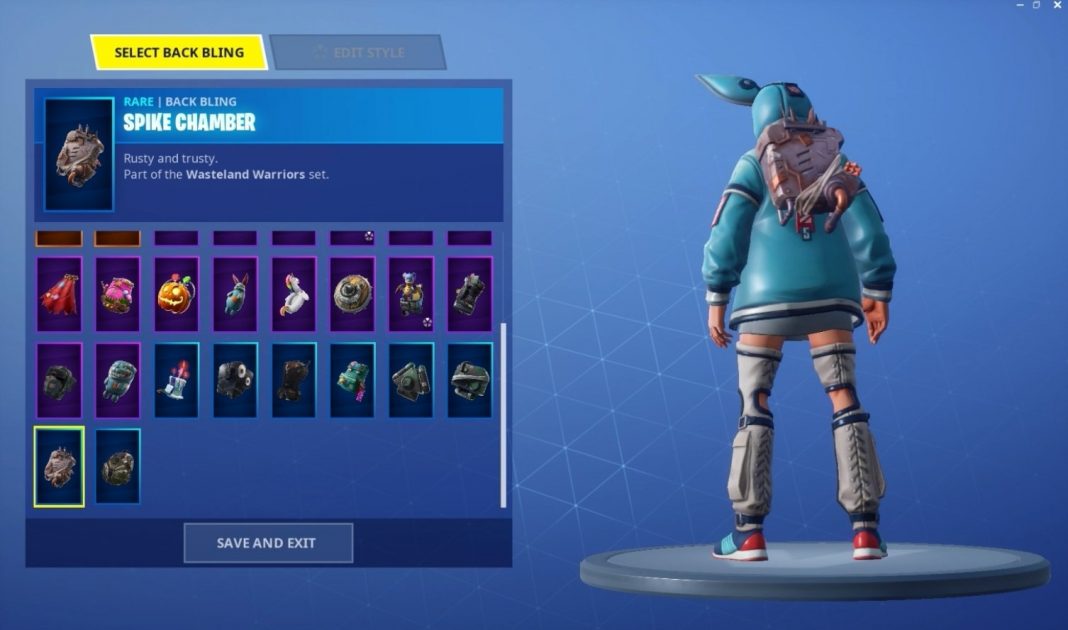The image size is (1068, 630).
Task: Click the Save and Exit button
Action: pos(268,543)
